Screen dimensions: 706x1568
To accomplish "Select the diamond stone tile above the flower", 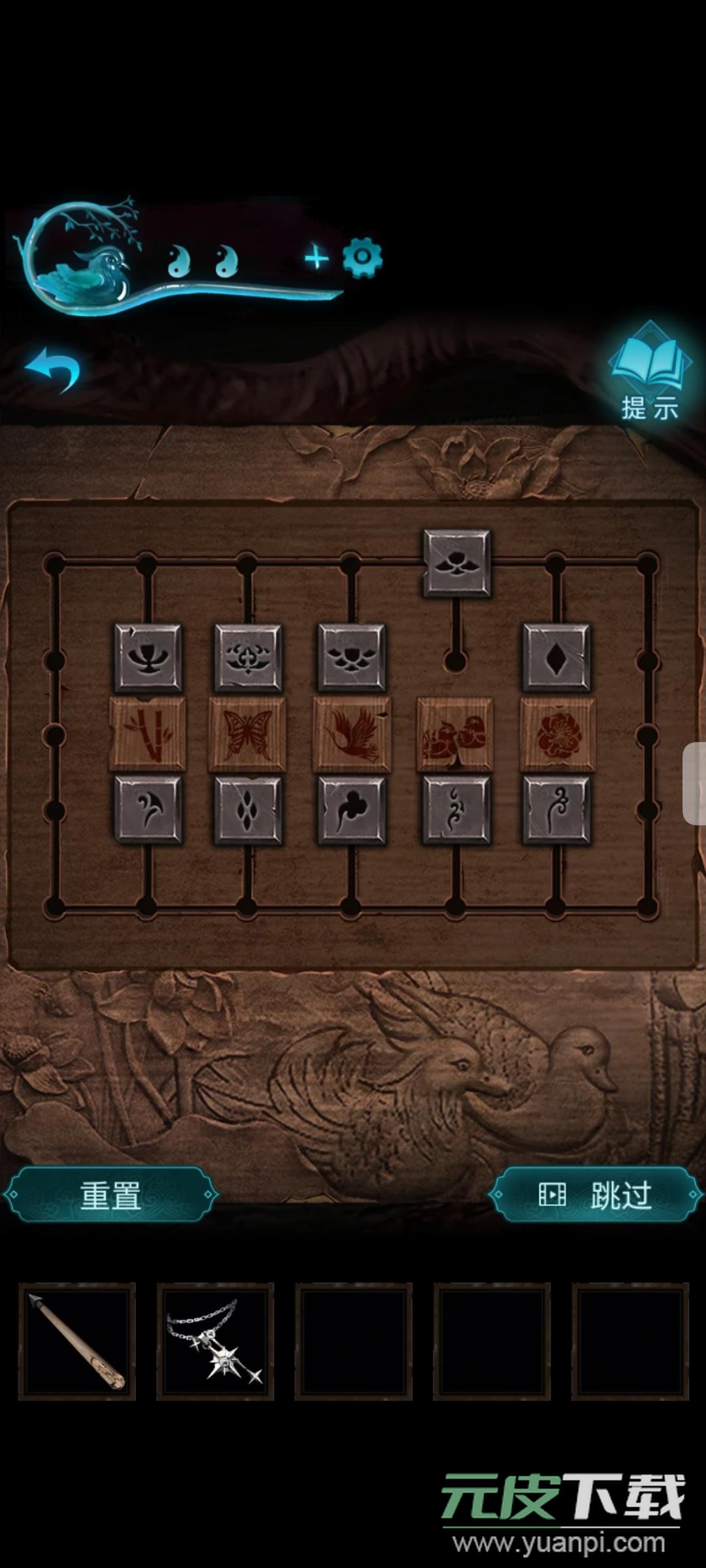I will [556, 658].
